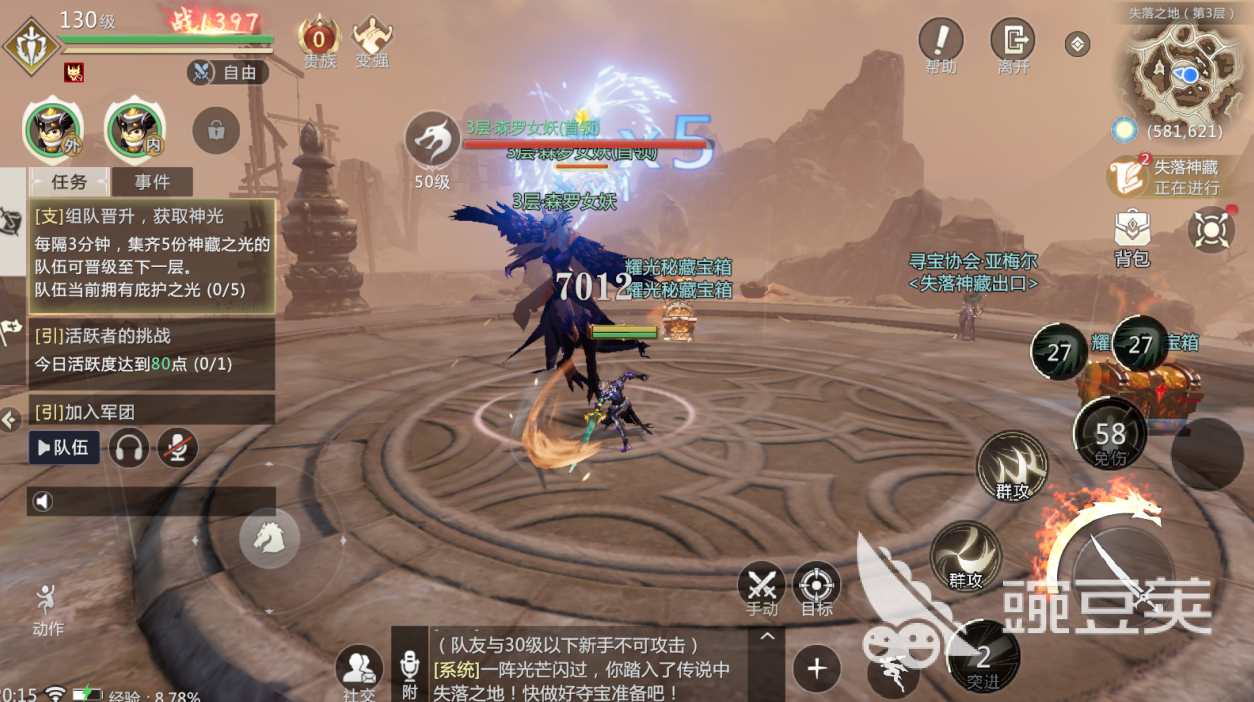Switch to the 事件 tab

152,182
